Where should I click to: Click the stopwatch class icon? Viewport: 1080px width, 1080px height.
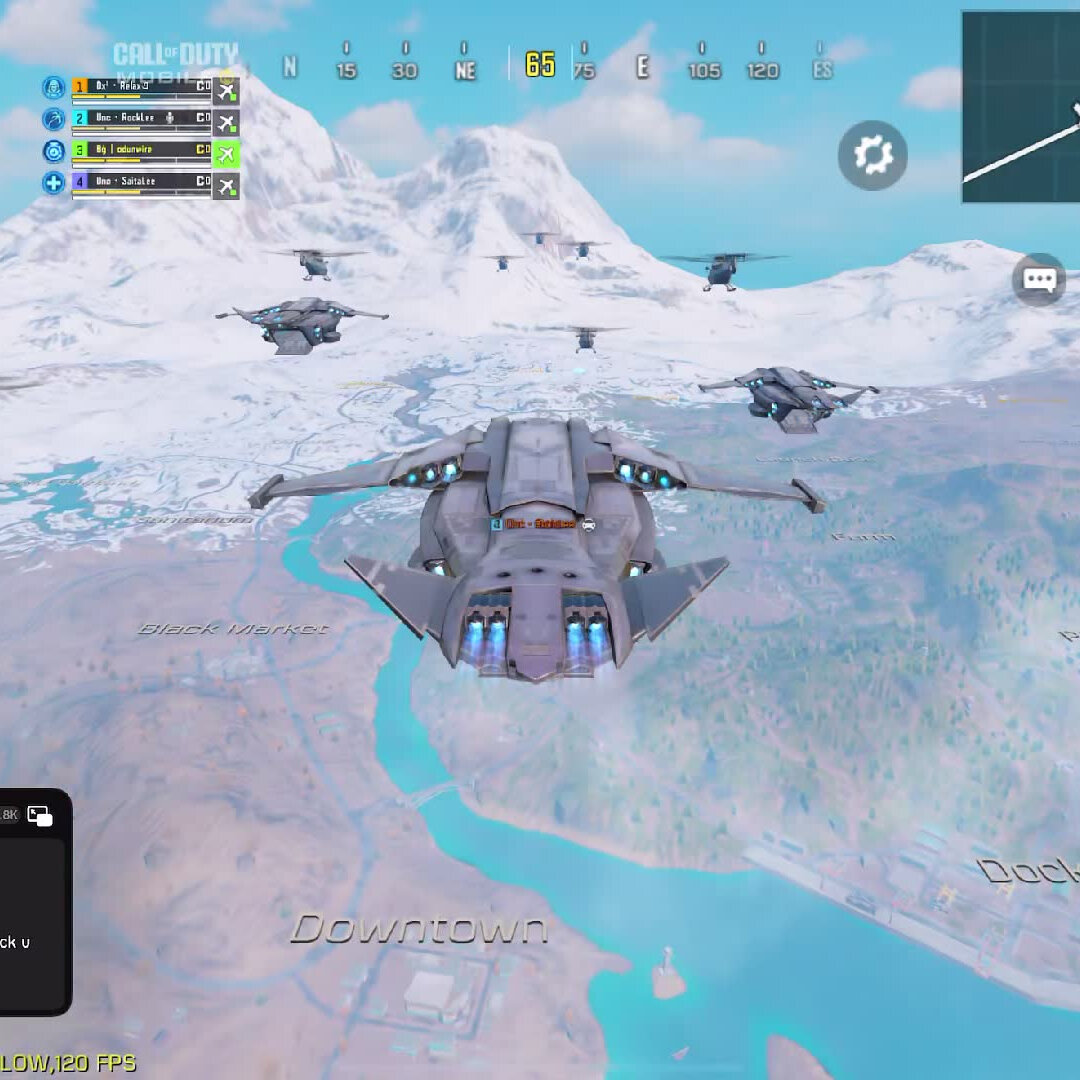(x=53, y=152)
